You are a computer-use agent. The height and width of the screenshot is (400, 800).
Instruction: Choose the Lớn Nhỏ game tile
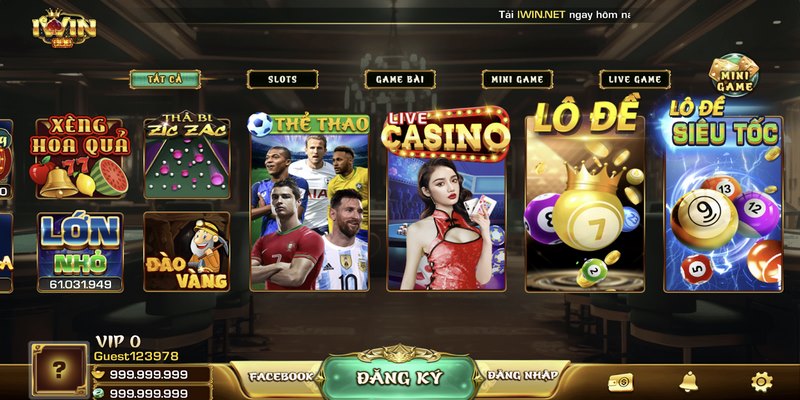click(x=79, y=250)
